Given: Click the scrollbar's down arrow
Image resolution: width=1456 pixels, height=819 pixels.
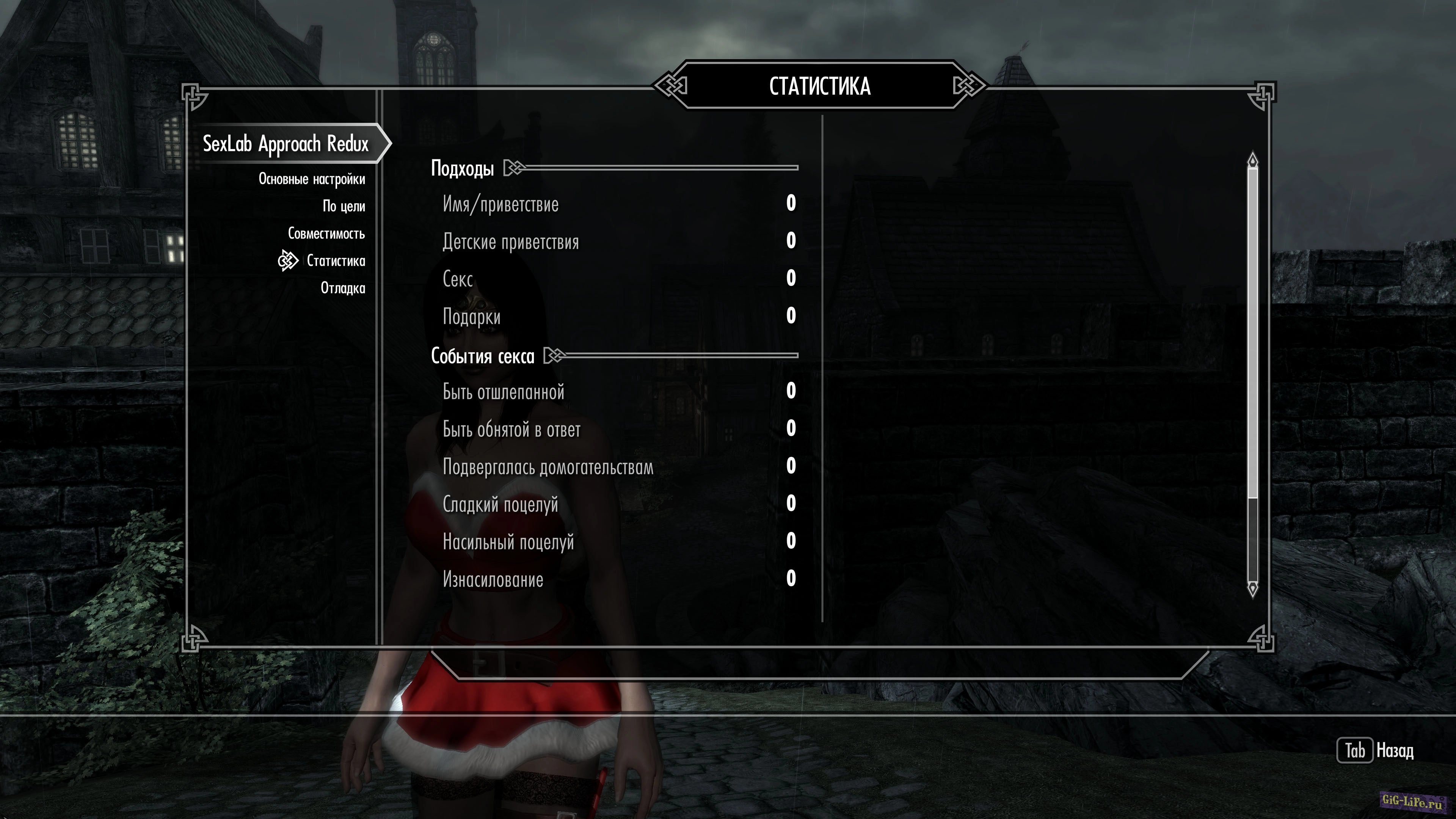Looking at the screenshot, I should tap(1252, 588).
